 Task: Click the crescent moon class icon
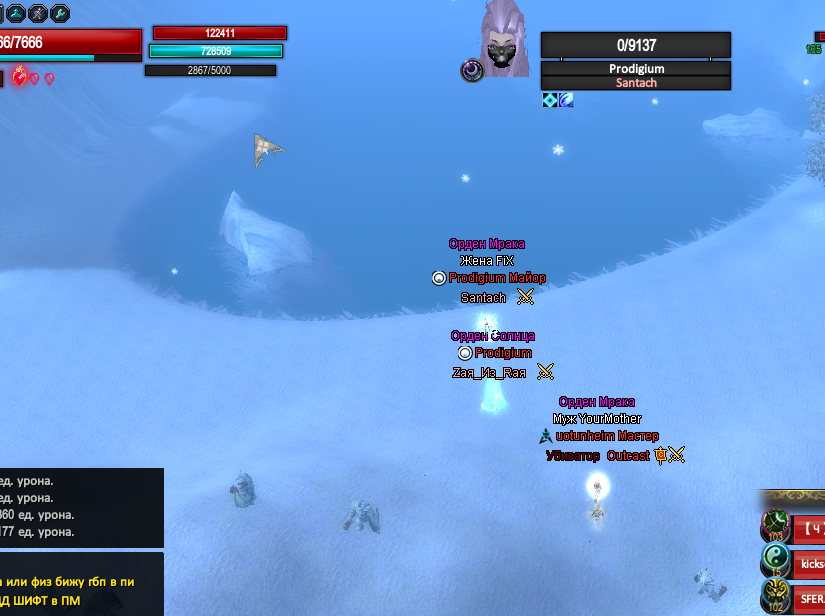pyautogui.click(x=472, y=71)
